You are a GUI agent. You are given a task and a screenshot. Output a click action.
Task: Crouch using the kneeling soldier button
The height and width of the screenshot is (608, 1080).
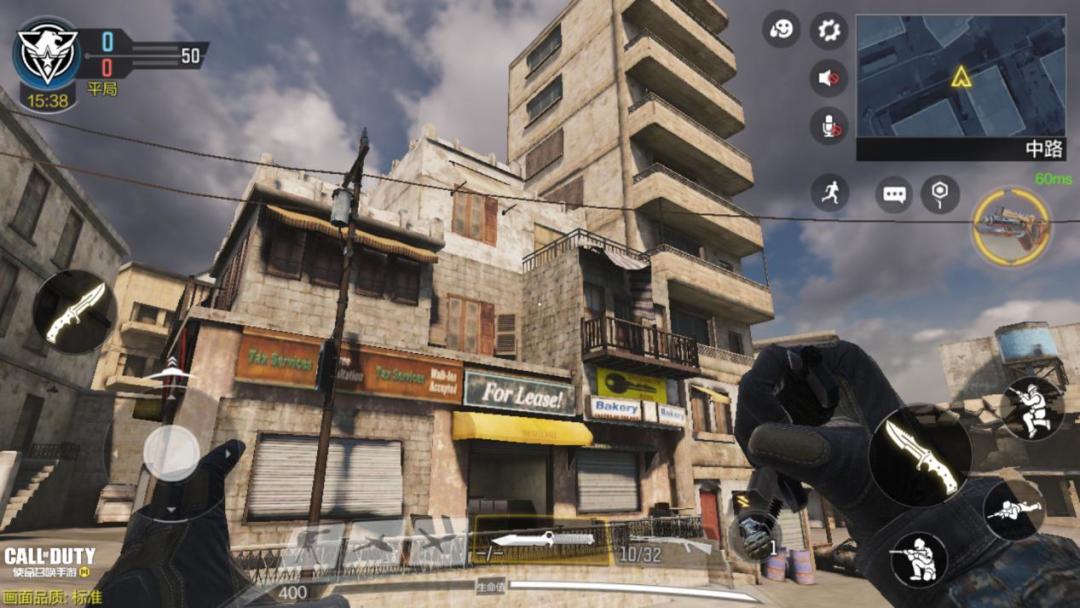tap(918, 560)
